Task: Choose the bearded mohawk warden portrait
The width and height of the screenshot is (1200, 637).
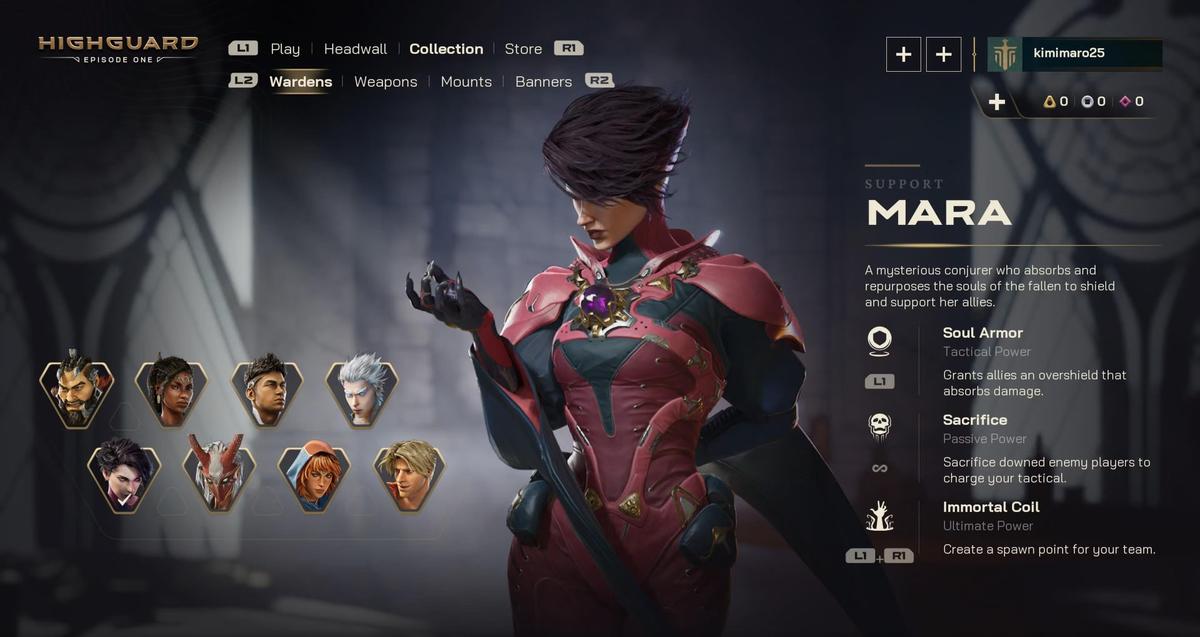Action: [x=77, y=392]
